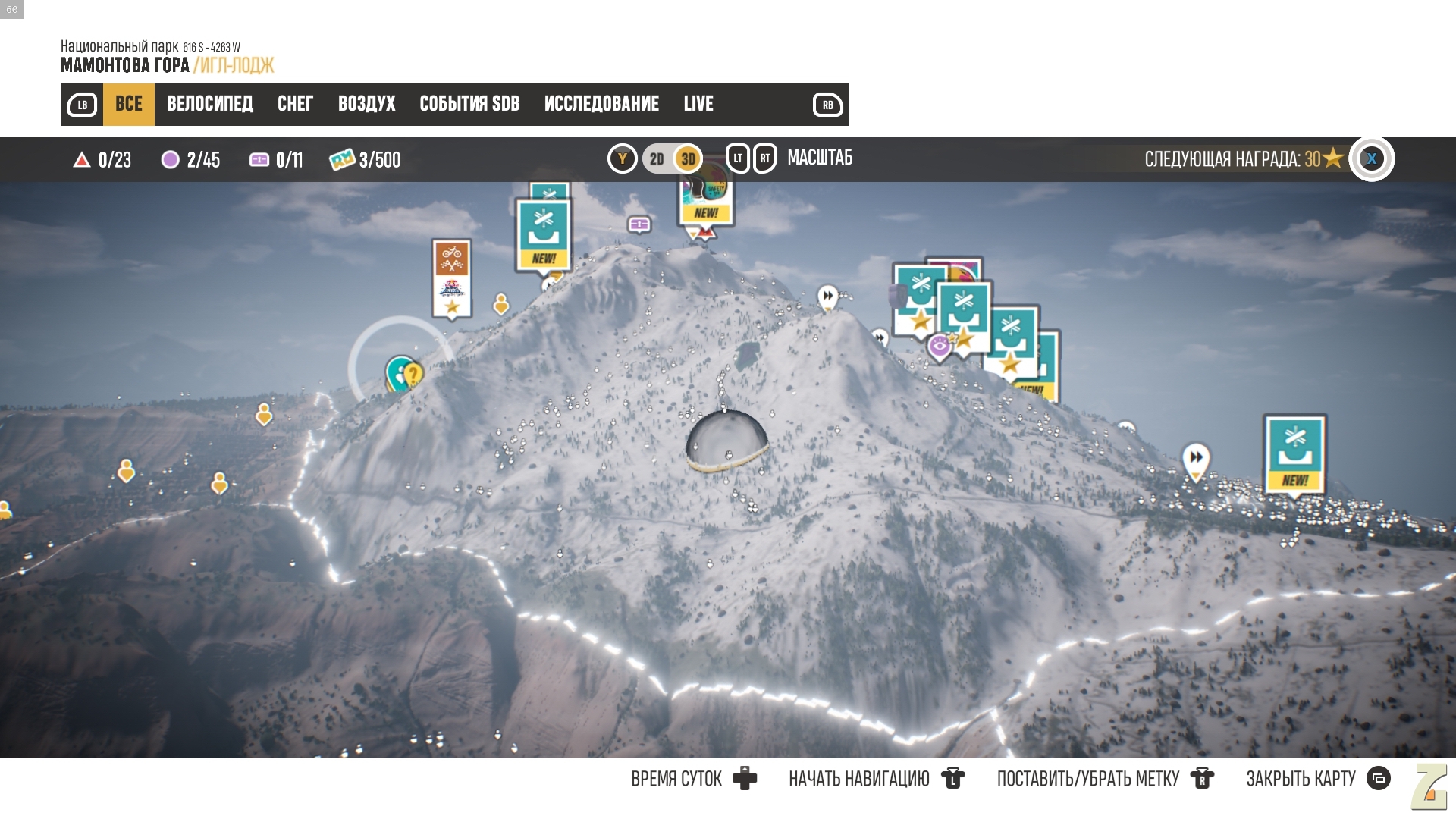Screen dimensions: 1456x819
Task: Select the ВСЕ filter tab
Action: pos(128,104)
